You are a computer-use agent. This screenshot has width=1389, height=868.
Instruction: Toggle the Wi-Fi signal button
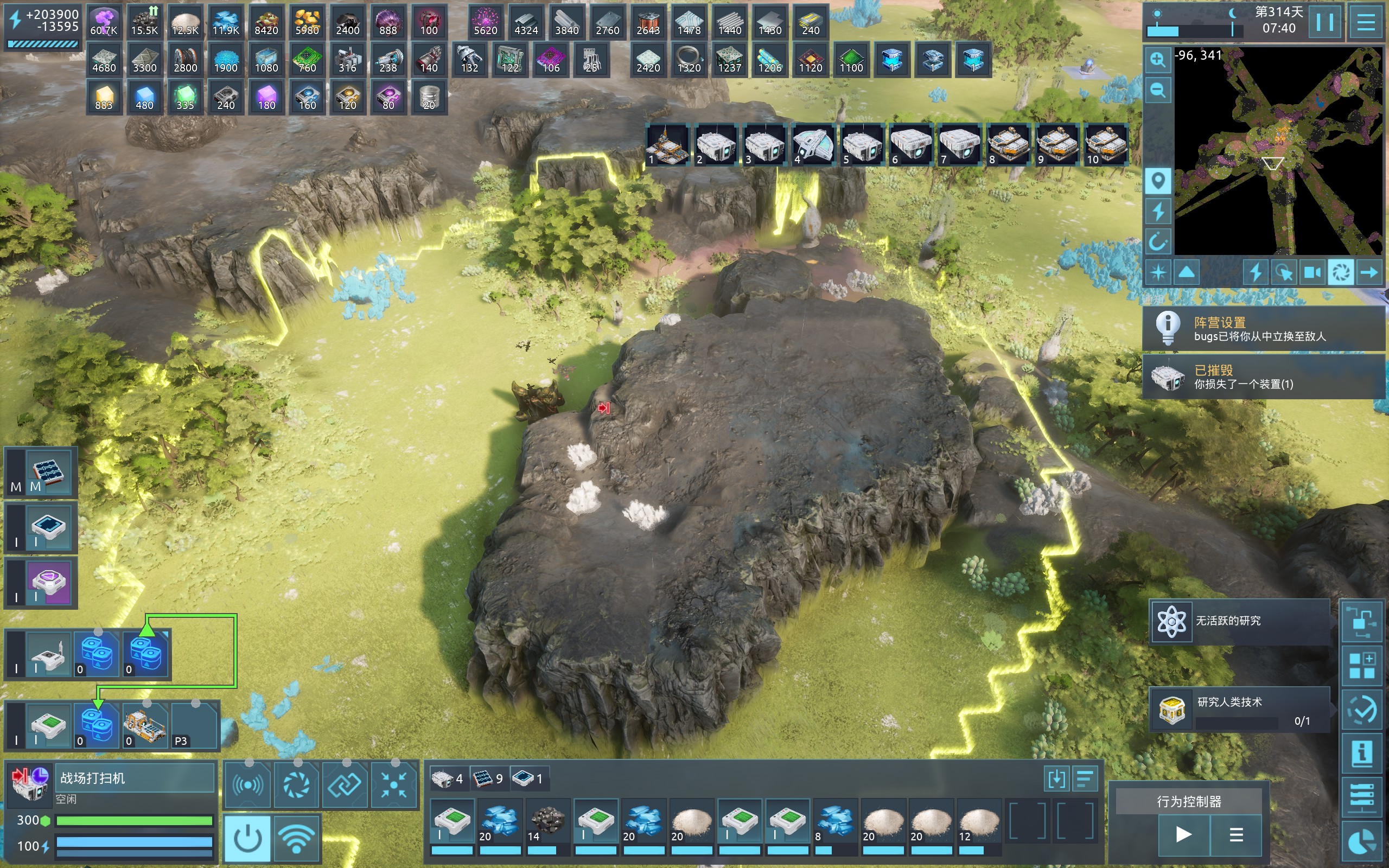pos(296,838)
